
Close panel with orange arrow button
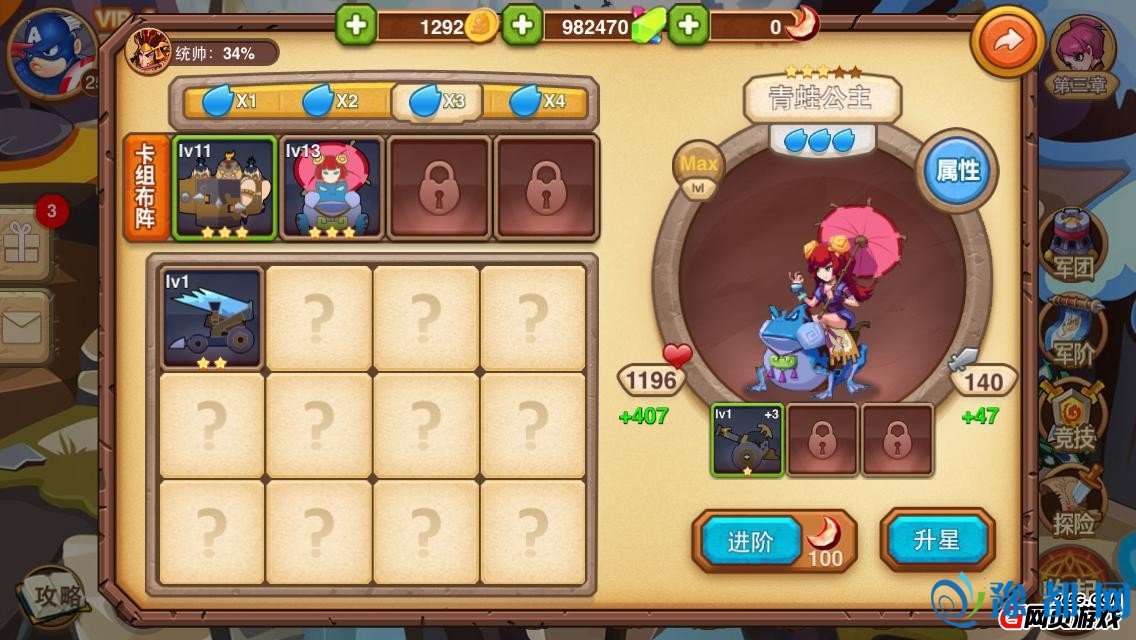(x=1007, y=41)
